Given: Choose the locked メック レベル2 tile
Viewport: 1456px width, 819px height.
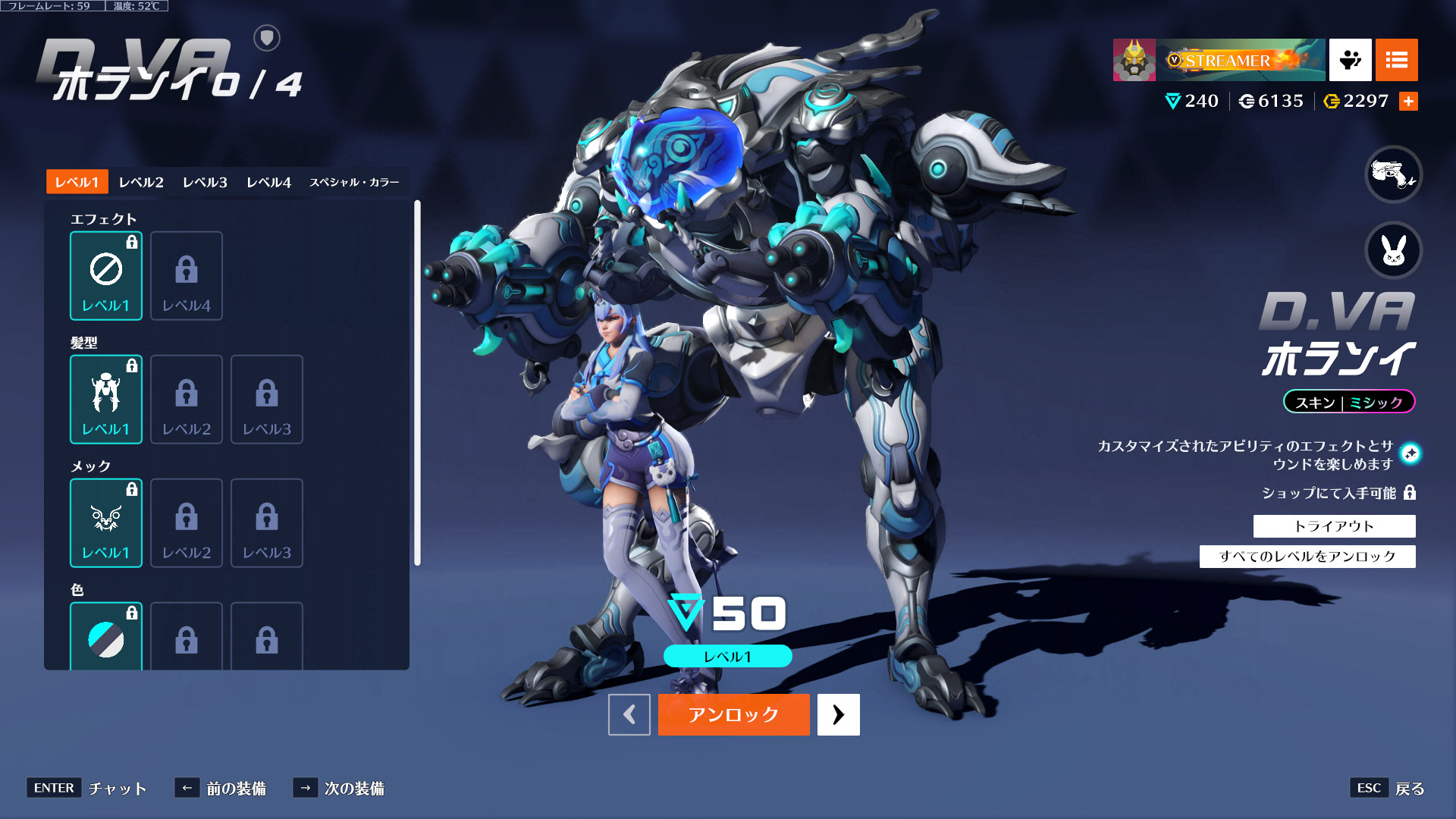Looking at the screenshot, I should (187, 522).
